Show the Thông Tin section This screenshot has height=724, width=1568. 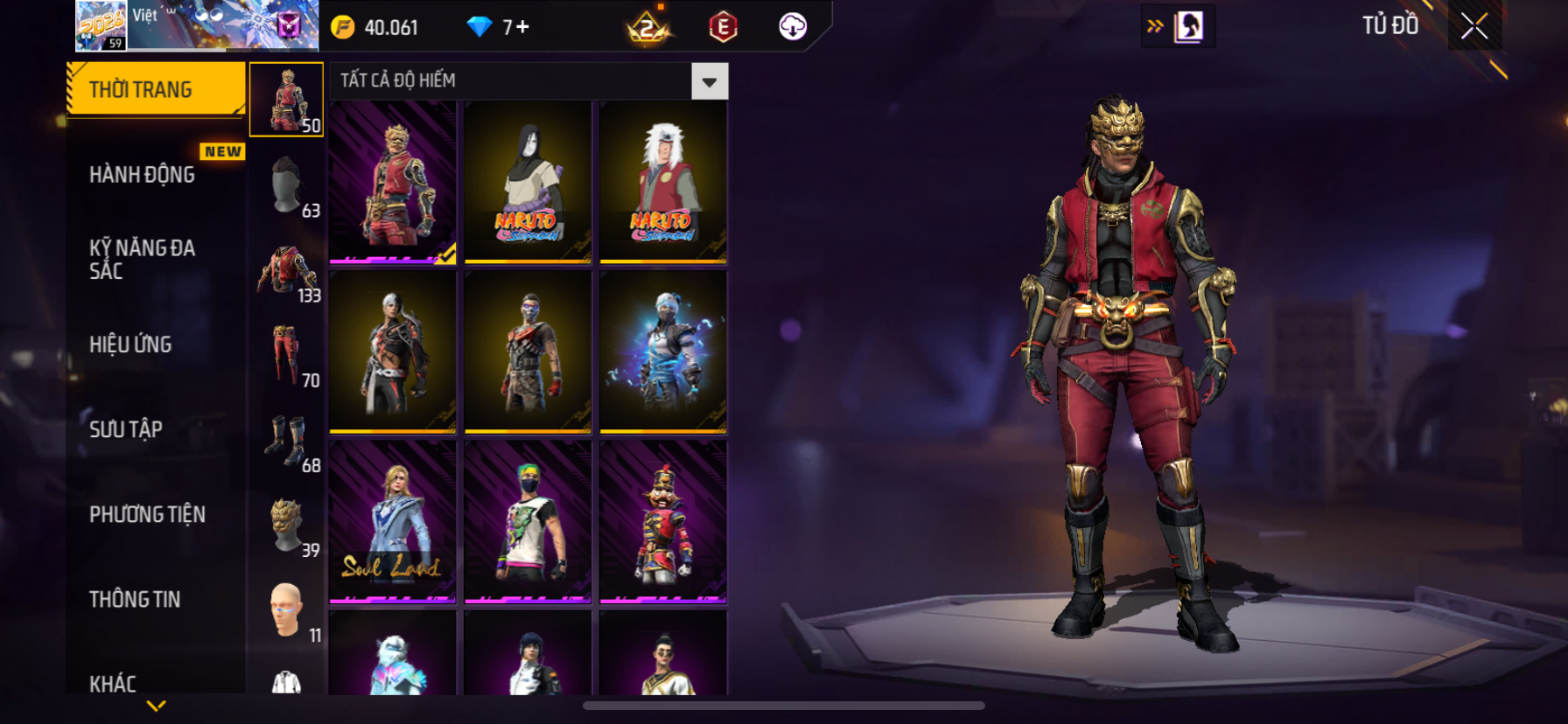pyautogui.click(x=135, y=599)
